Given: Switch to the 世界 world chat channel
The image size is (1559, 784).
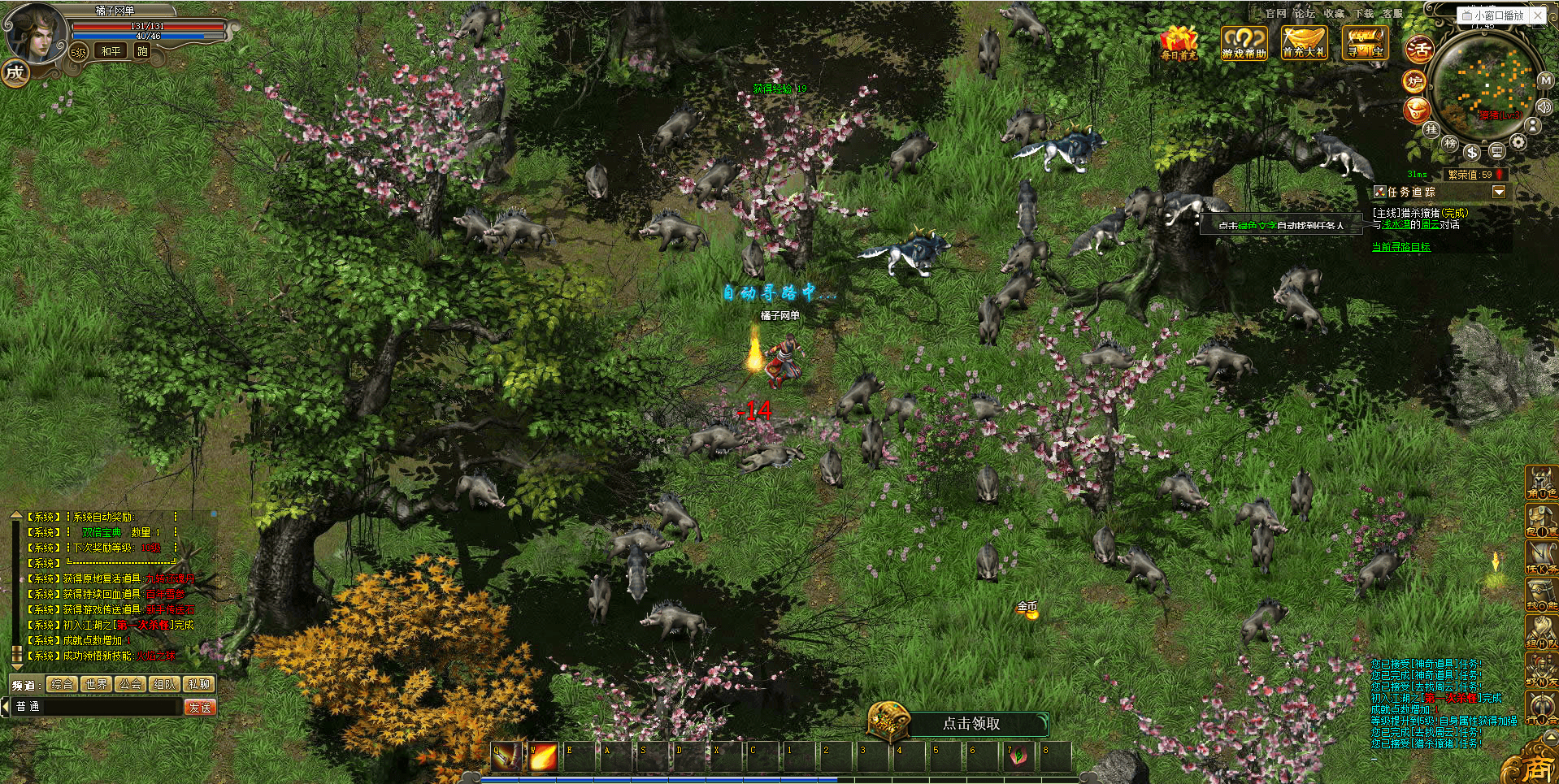Looking at the screenshot, I should [96, 684].
